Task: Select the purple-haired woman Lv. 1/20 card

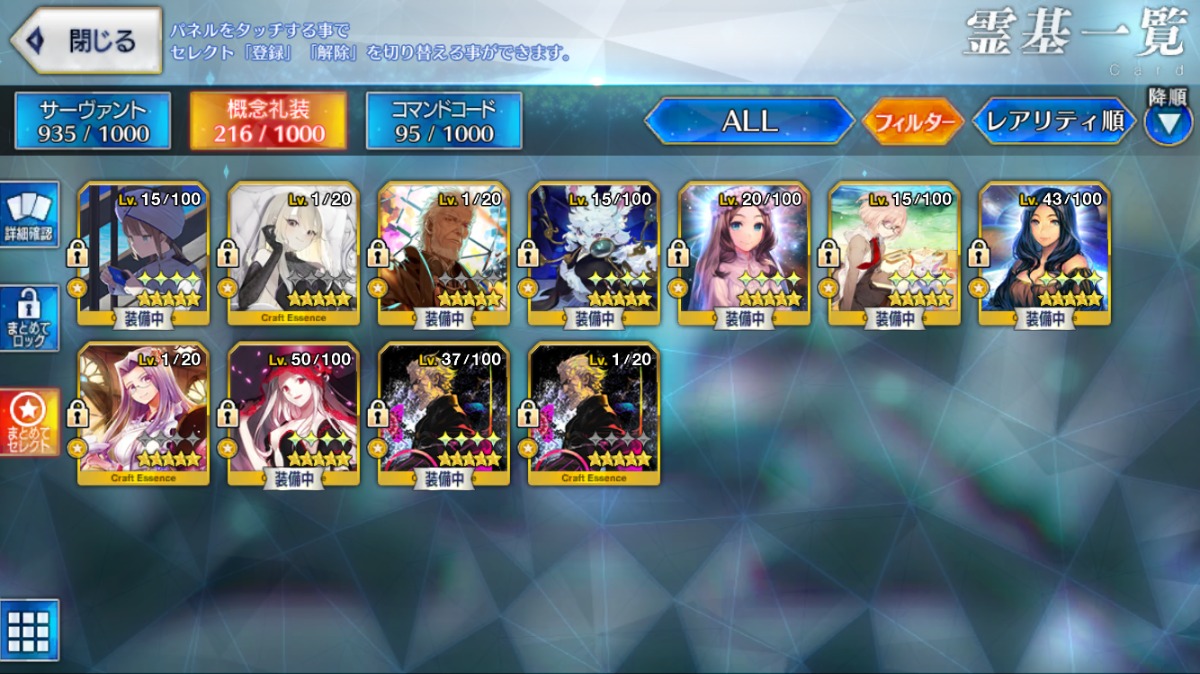Action: [143, 413]
